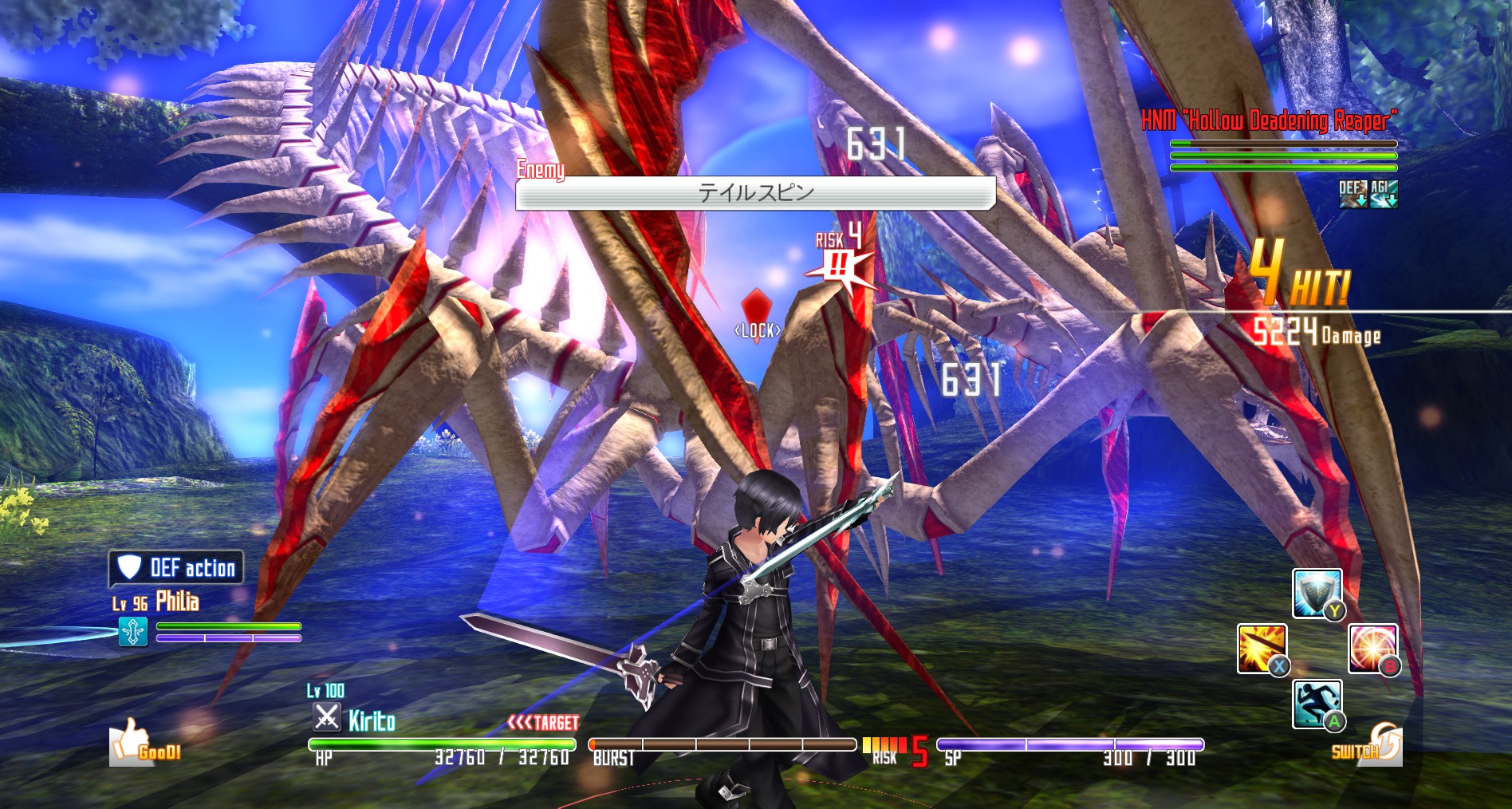This screenshot has height=809, width=1512.
Task: Inspect the enemy DEF down debuff icon
Action: click(x=1352, y=193)
